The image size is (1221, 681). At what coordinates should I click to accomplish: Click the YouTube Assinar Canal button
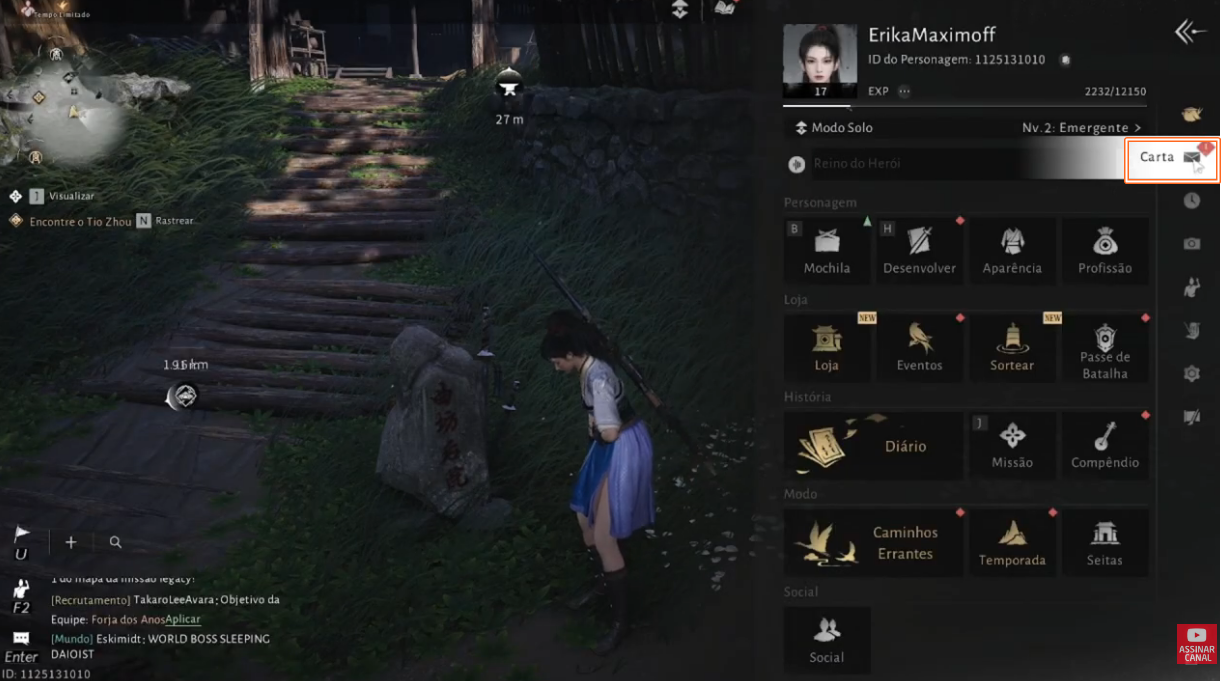tap(1196, 644)
